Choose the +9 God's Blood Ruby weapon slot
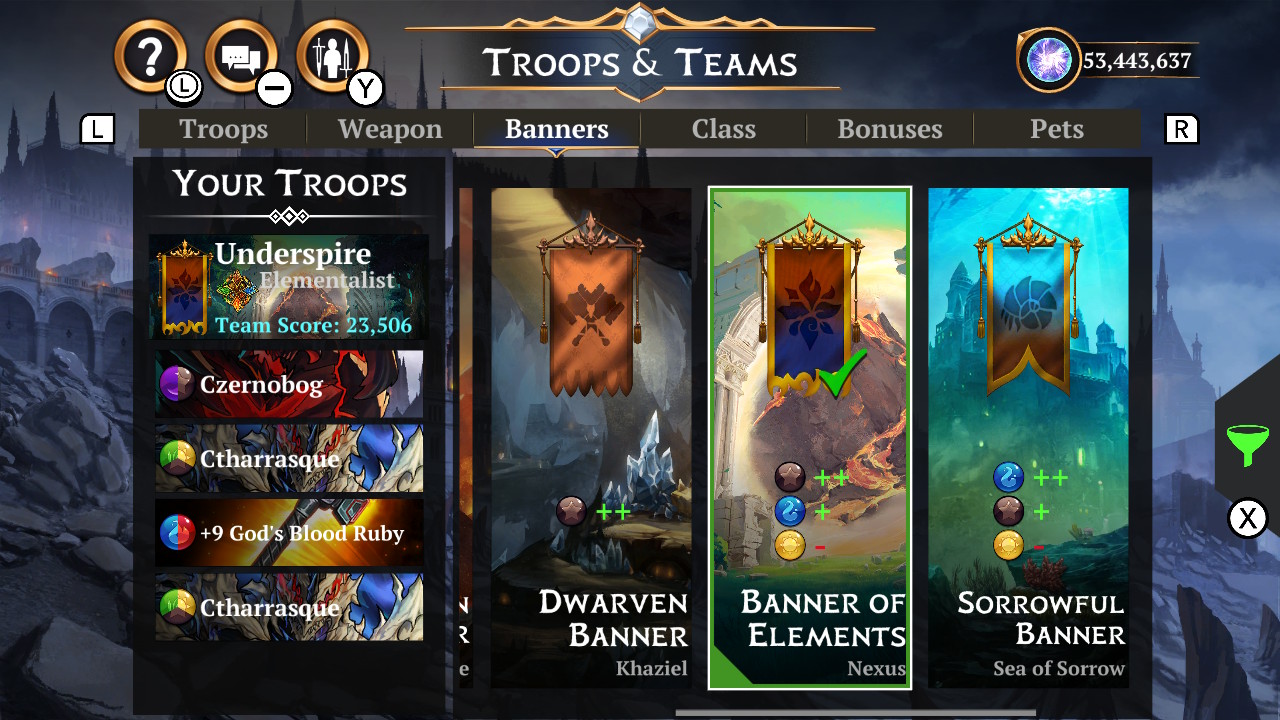This screenshot has width=1280, height=720. click(x=289, y=533)
